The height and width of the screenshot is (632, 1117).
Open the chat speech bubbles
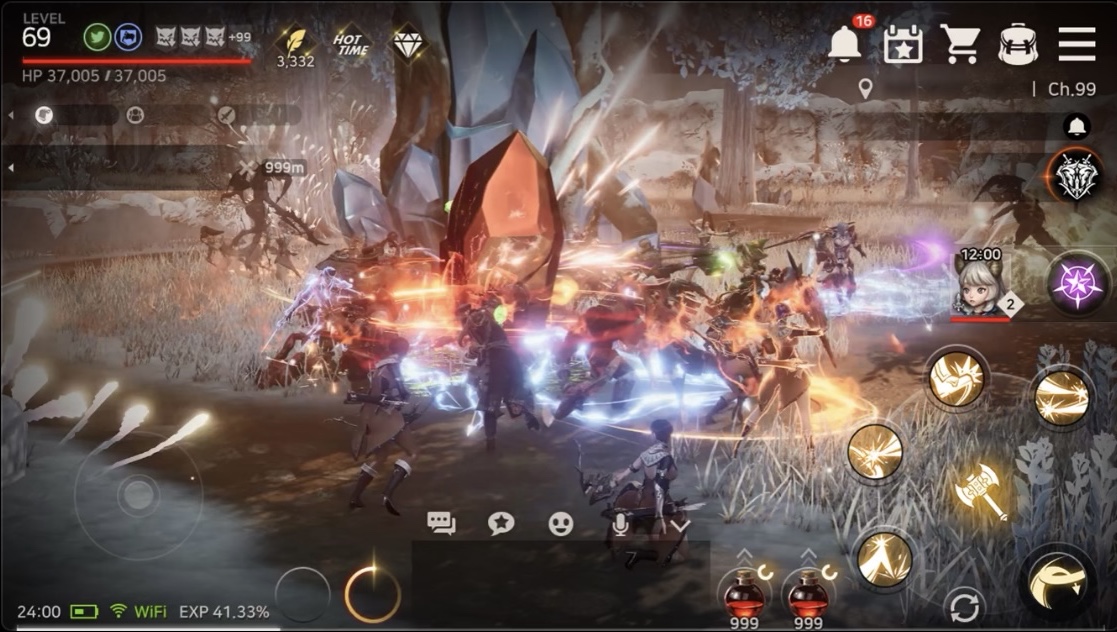point(441,522)
